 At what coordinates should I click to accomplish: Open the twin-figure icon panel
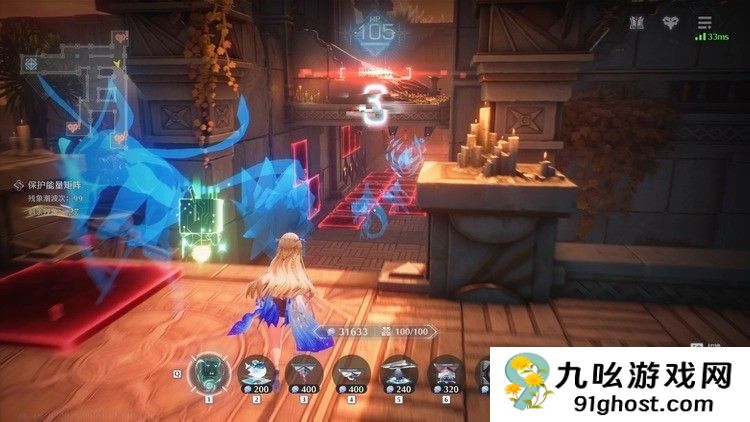[637, 22]
